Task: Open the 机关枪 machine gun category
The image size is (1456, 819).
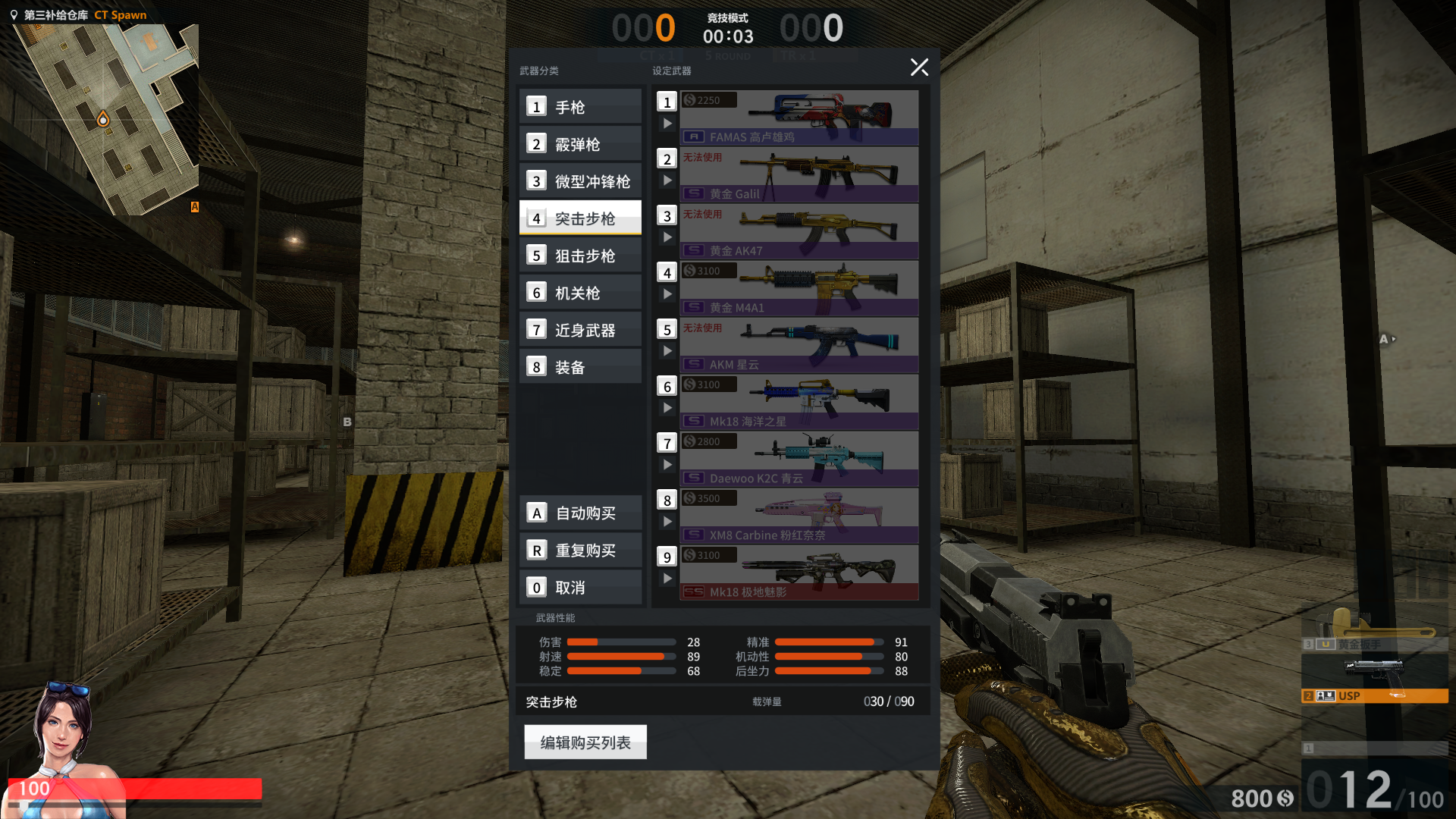Action: (580, 293)
